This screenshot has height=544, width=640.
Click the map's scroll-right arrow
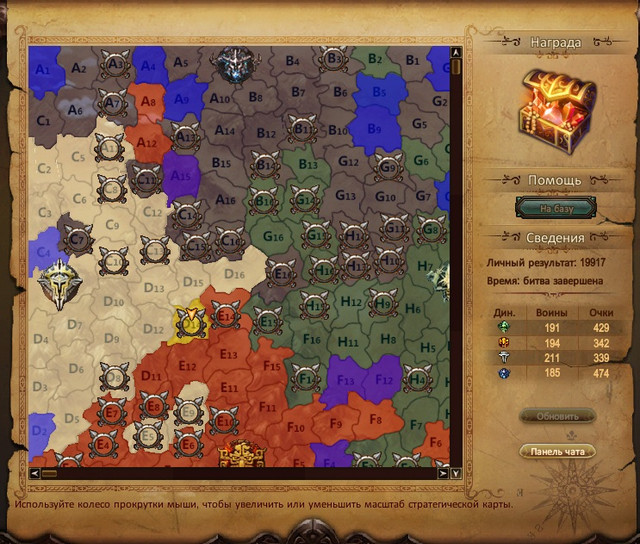tap(444, 473)
